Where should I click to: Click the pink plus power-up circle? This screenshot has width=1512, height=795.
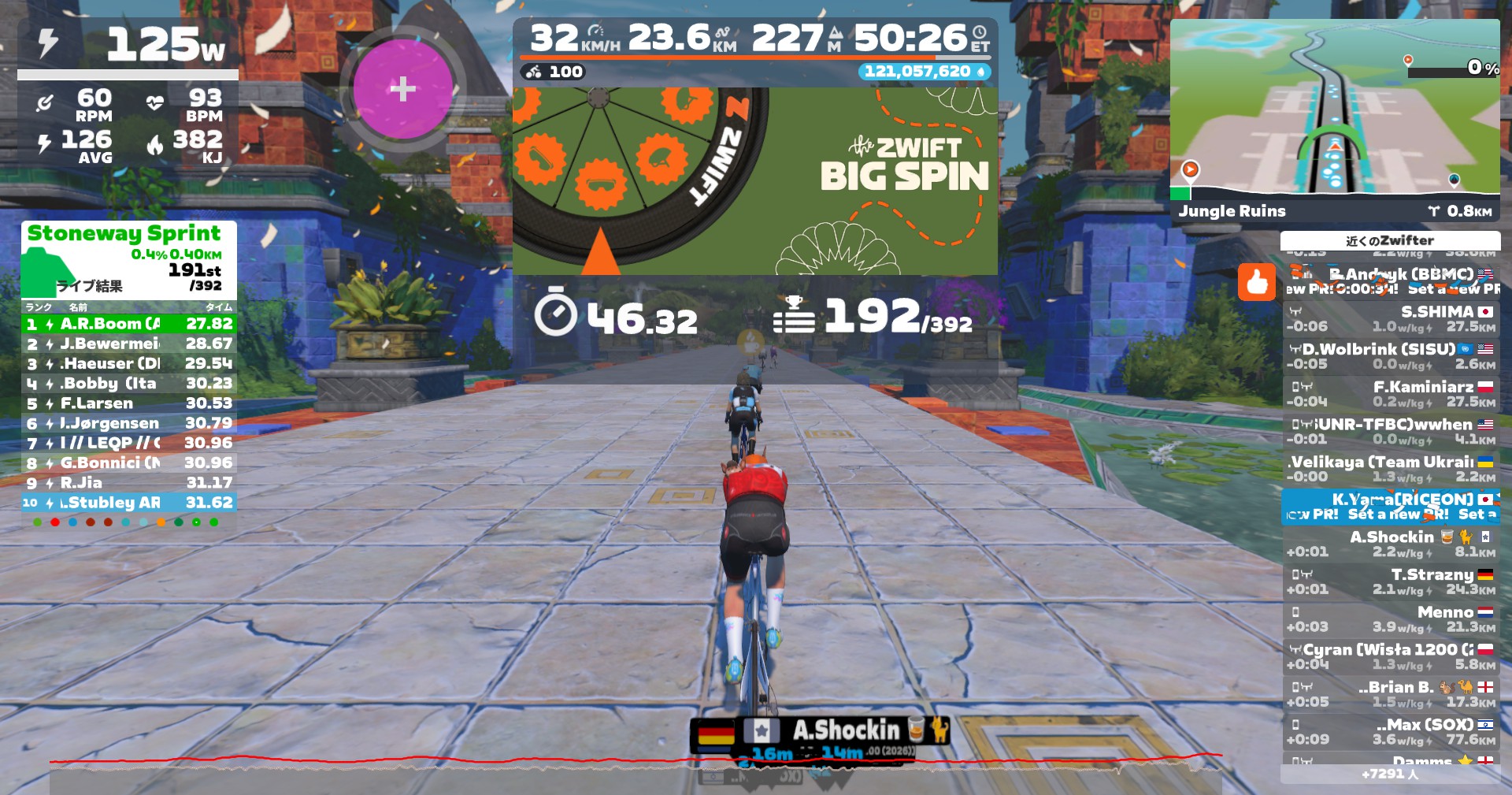[x=402, y=89]
